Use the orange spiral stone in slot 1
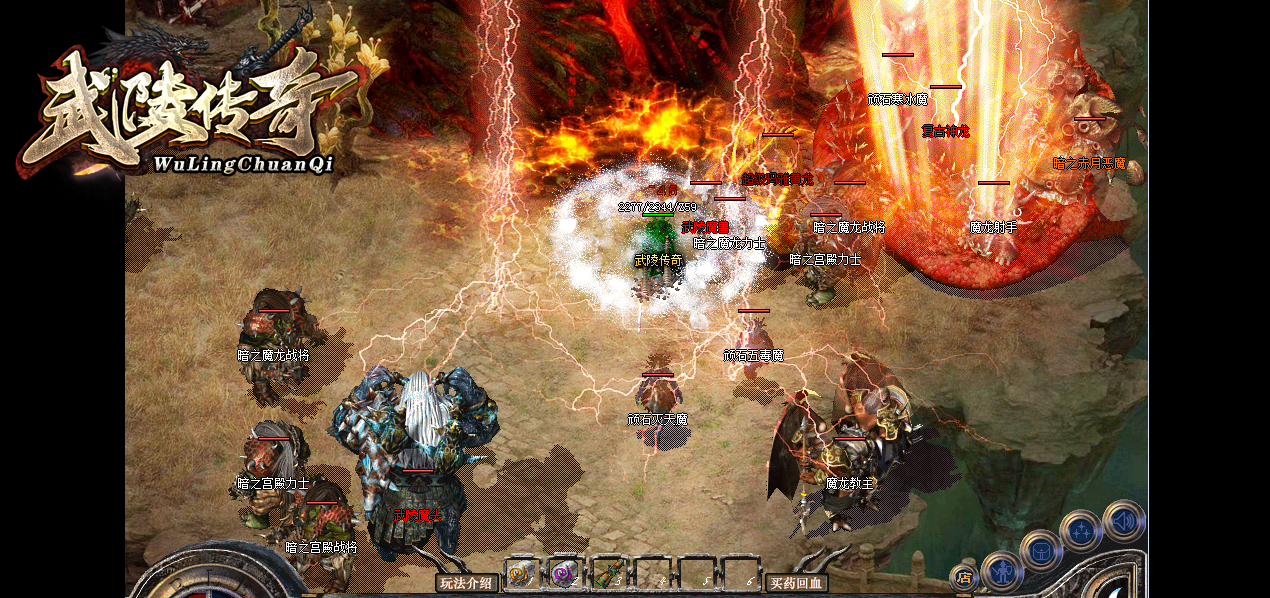Image resolution: width=1270 pixels, height=598 pixels. pos(521,574)
